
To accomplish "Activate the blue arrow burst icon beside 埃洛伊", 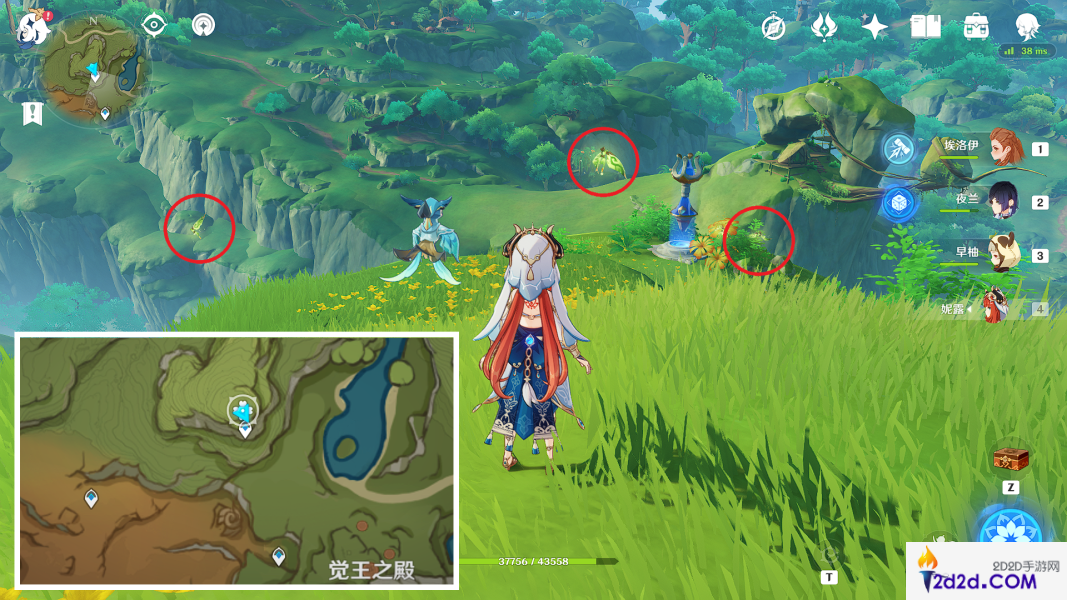I will pos(899,149).
